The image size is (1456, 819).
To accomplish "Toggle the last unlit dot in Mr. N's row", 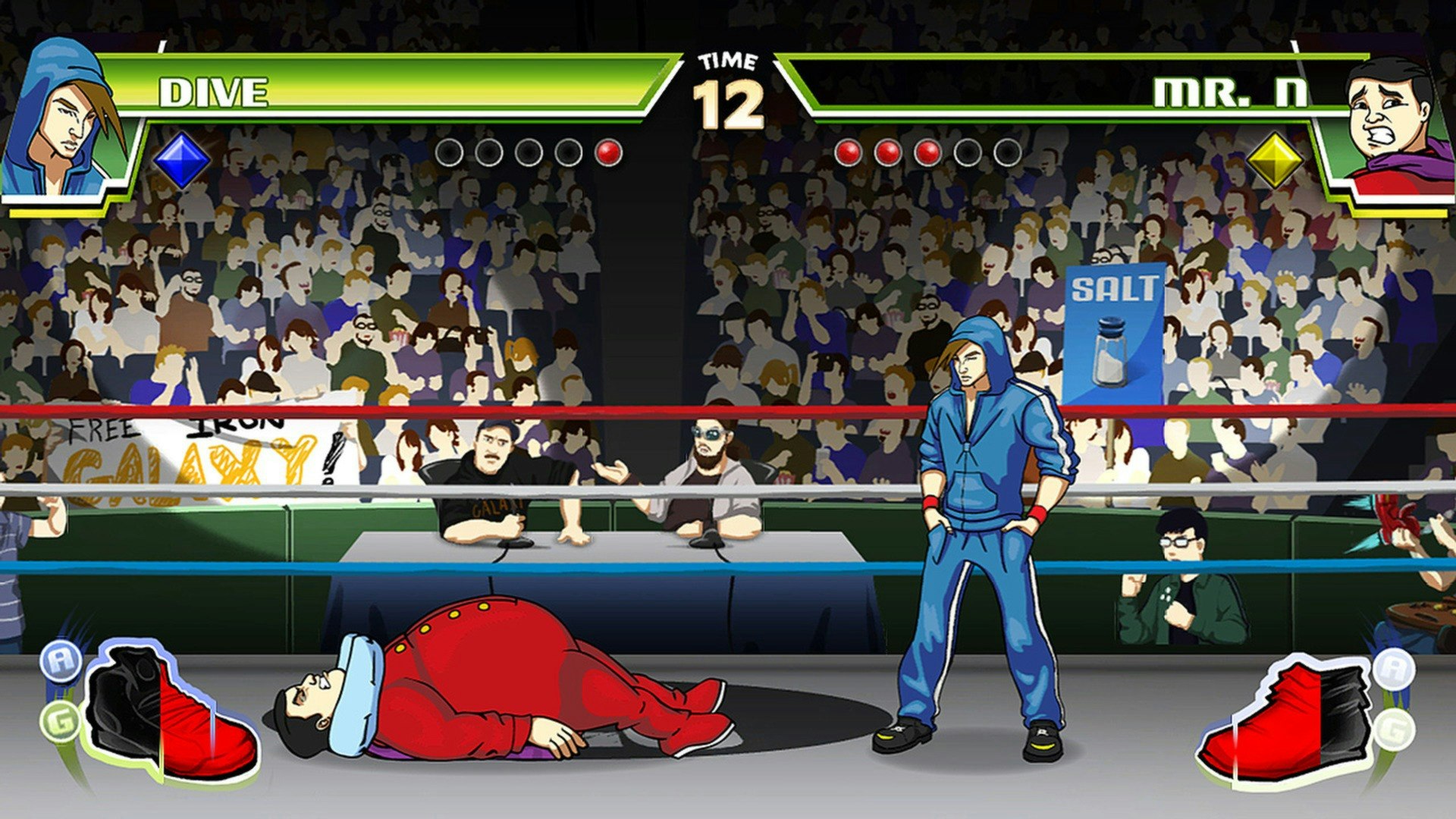I will [x=1006, y=150].
